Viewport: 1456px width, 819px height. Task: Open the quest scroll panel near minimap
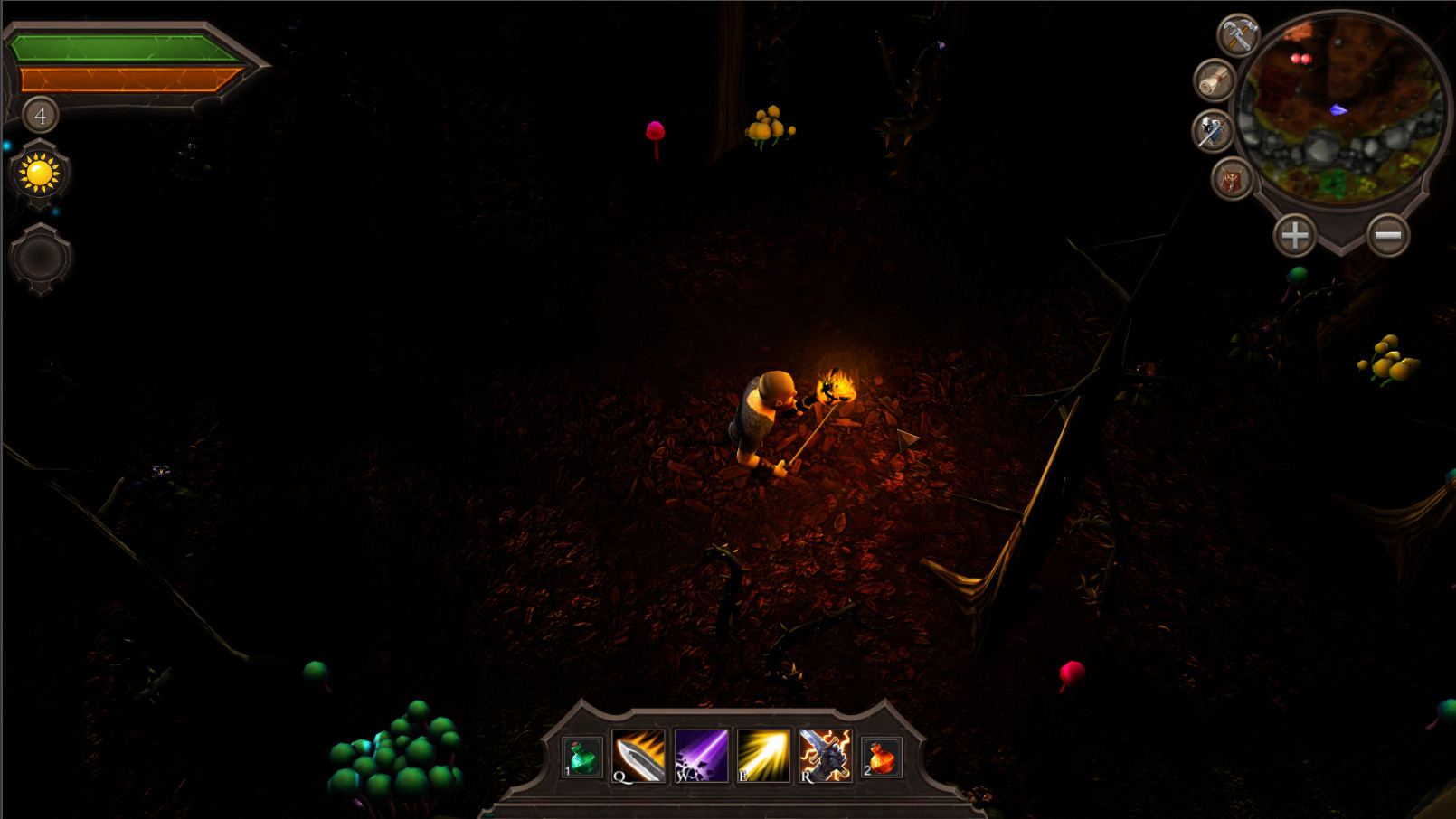1215,81
